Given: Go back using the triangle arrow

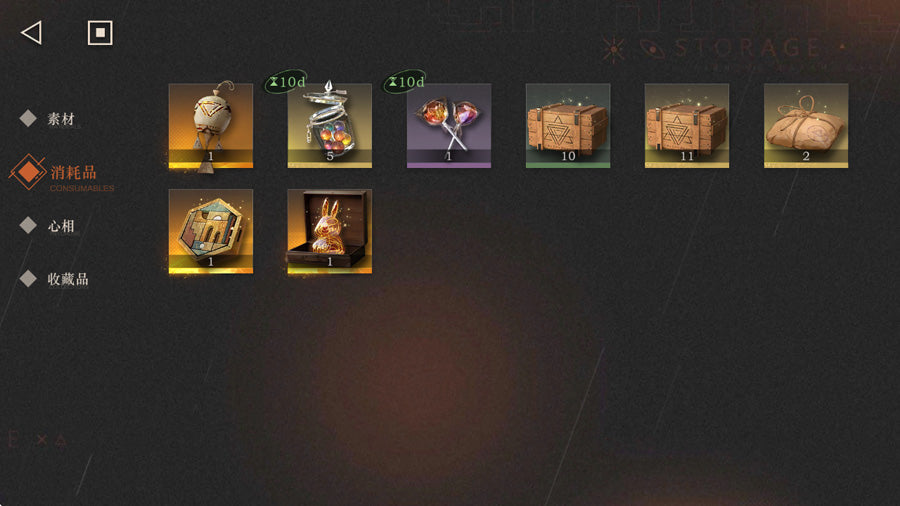Looking at the screenshot, I should pos(31,33).
